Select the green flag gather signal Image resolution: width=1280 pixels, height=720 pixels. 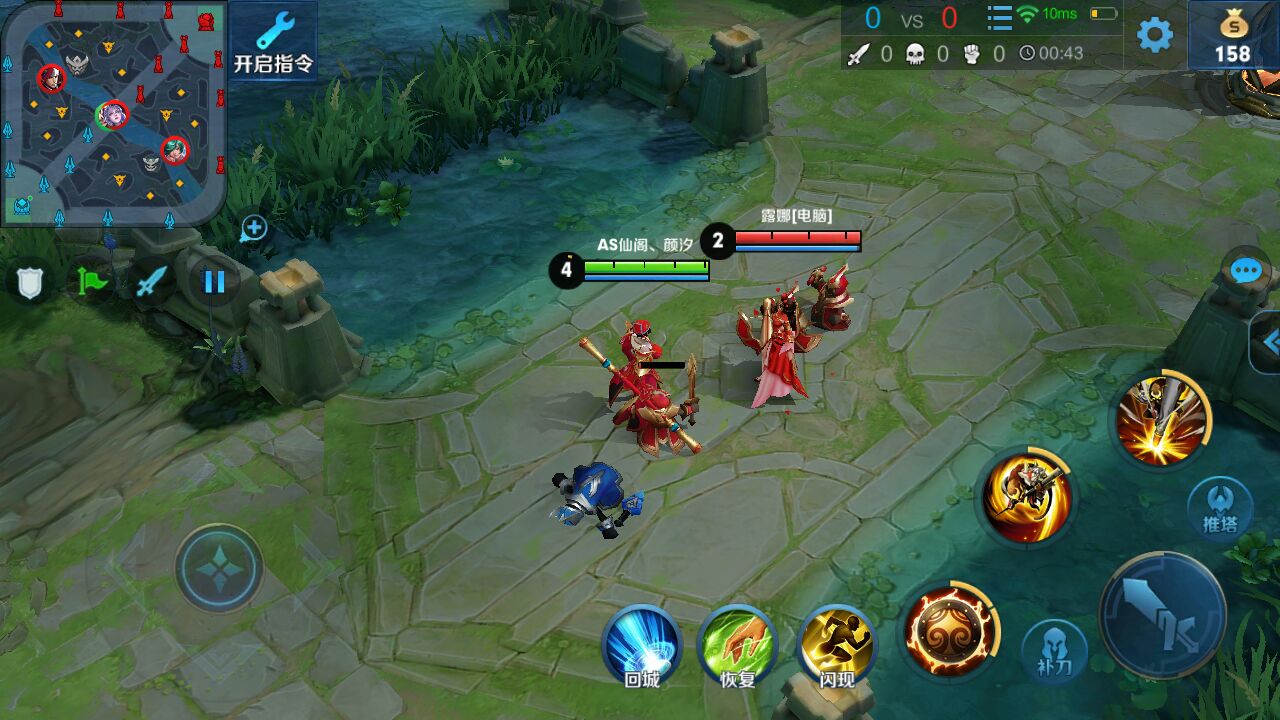92,282
